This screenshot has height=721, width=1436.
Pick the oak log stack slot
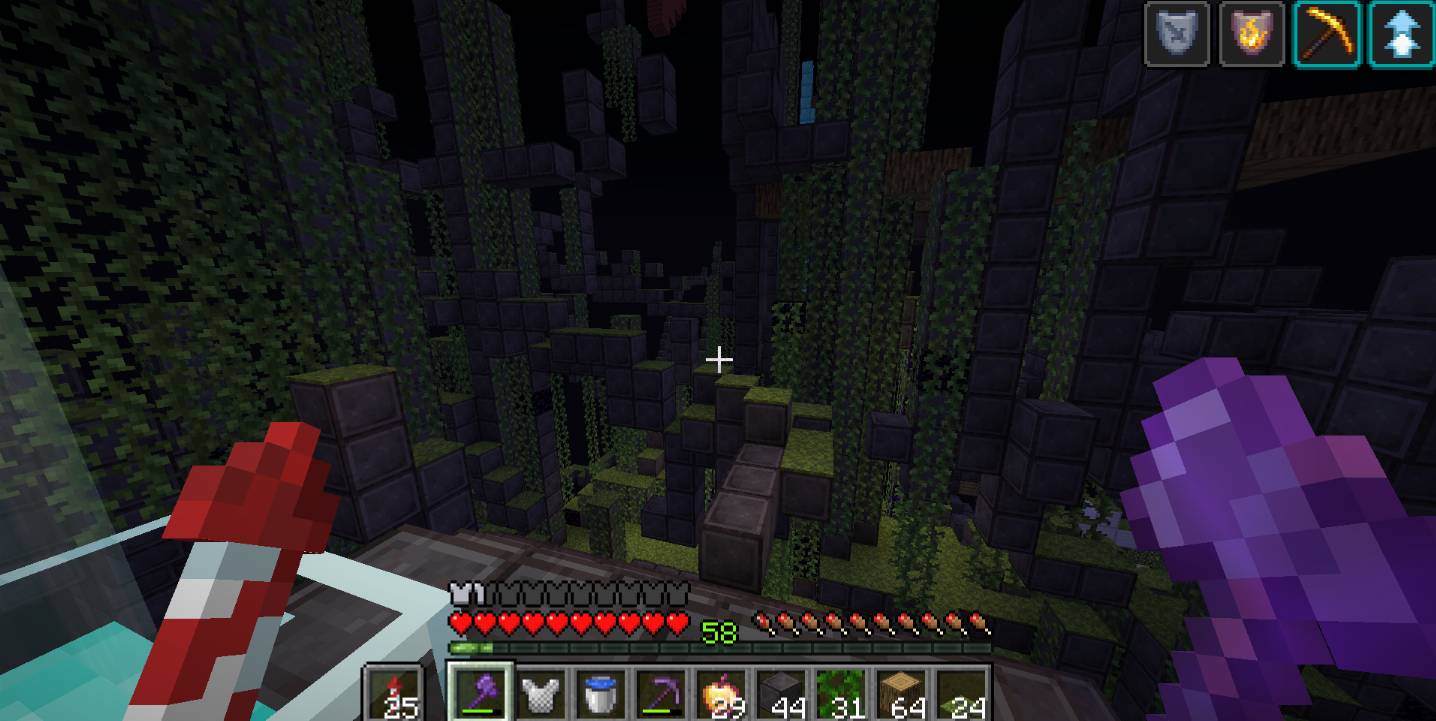(x=901, y=693)
